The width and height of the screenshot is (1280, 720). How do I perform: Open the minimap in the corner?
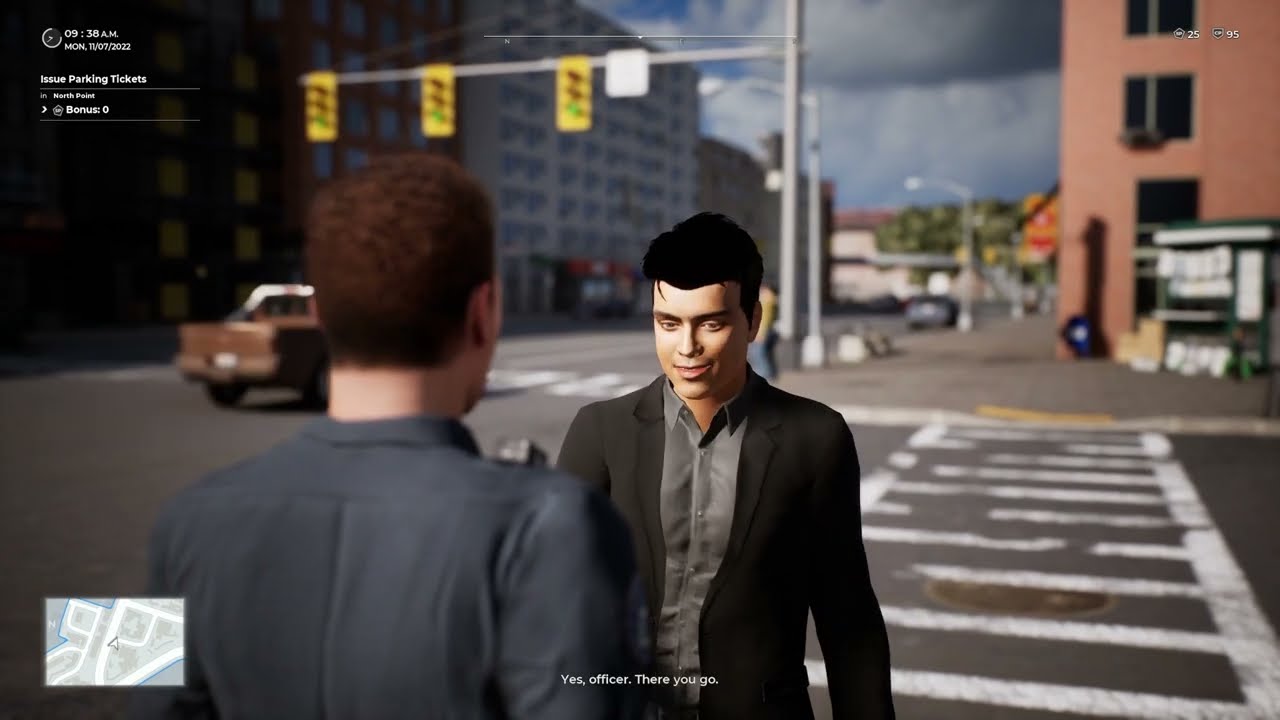pyautogui.click(x=114, y=641)
